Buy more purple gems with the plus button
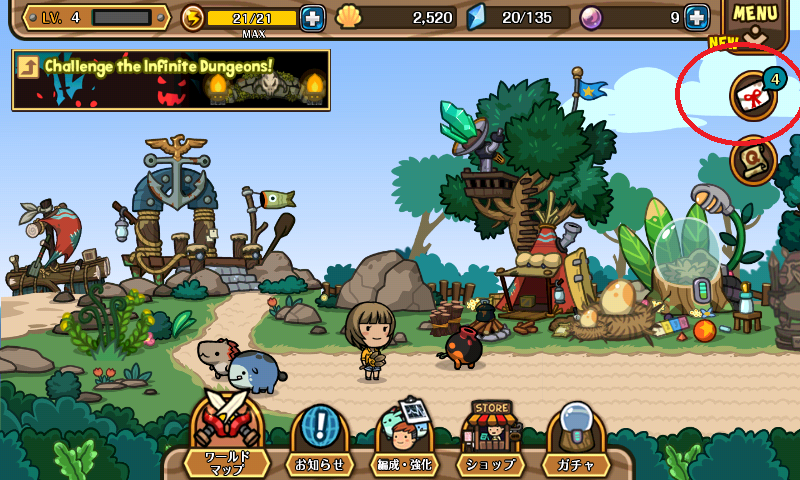This screenshot has height=480, width=800. 696,17
